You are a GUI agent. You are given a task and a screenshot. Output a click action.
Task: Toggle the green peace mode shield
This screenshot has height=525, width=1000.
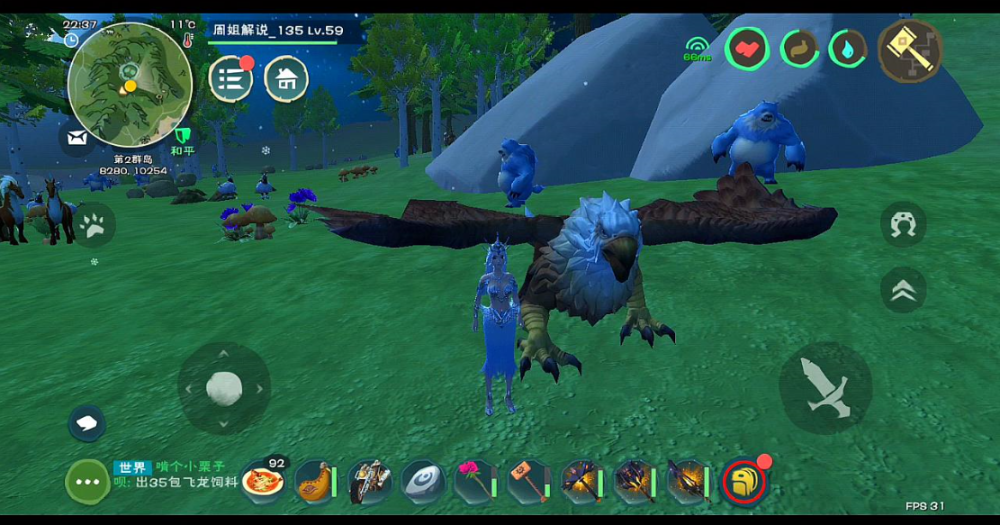182,136
